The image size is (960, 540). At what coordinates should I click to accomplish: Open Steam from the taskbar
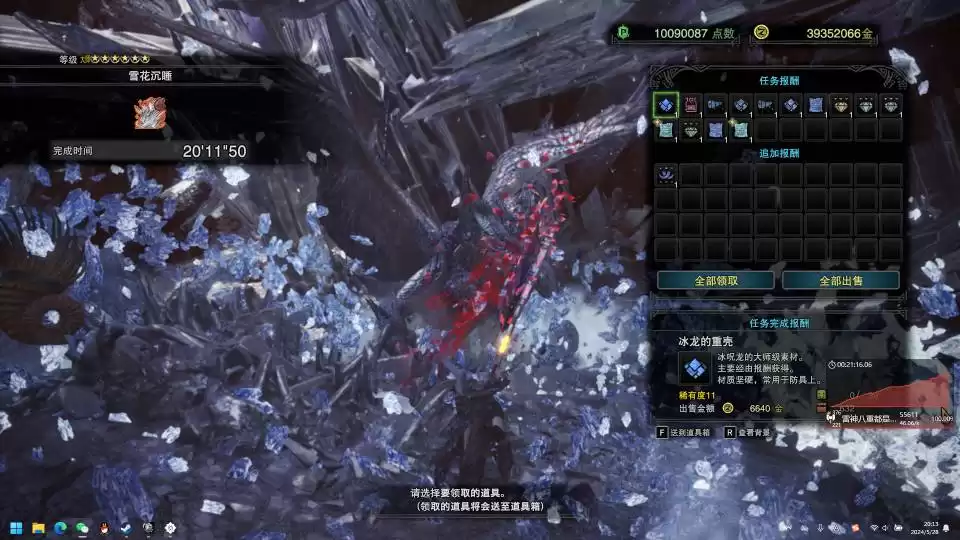coord(126,527)
